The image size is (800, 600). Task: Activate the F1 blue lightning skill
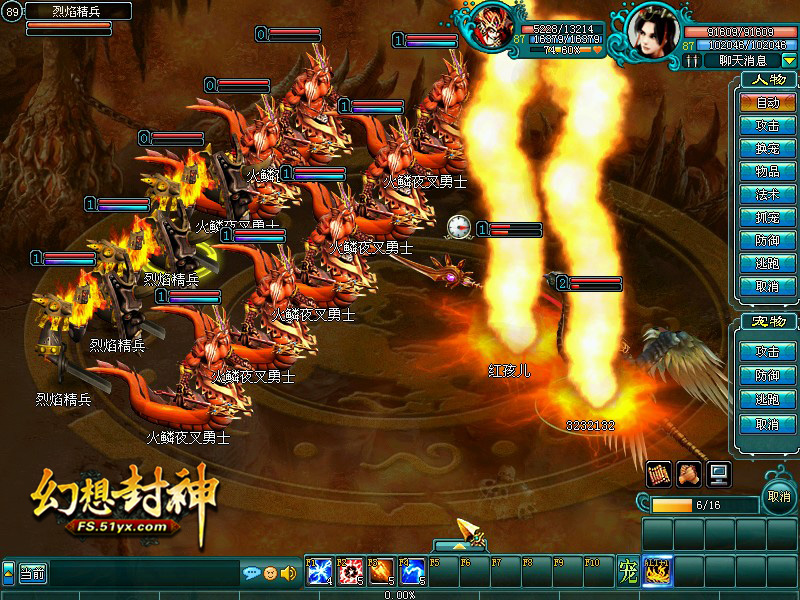coord(320,571)
